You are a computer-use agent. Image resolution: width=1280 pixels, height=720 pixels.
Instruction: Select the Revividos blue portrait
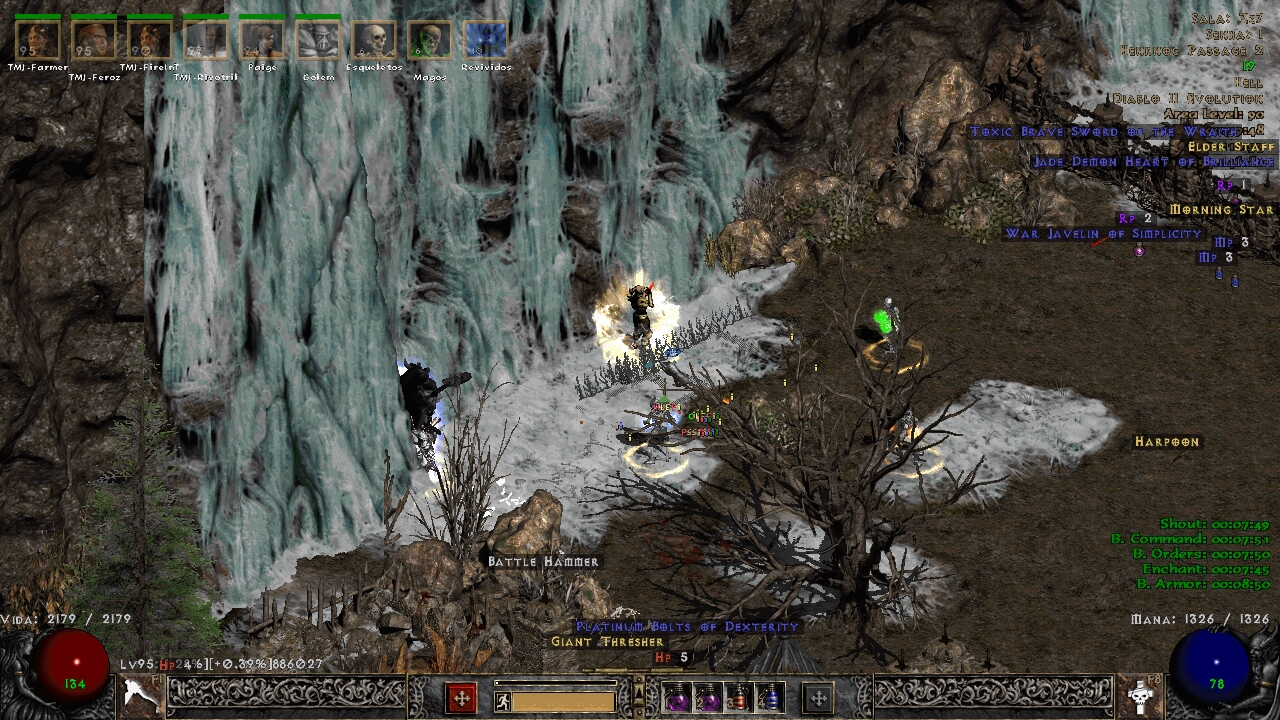[x=486, y=40]
